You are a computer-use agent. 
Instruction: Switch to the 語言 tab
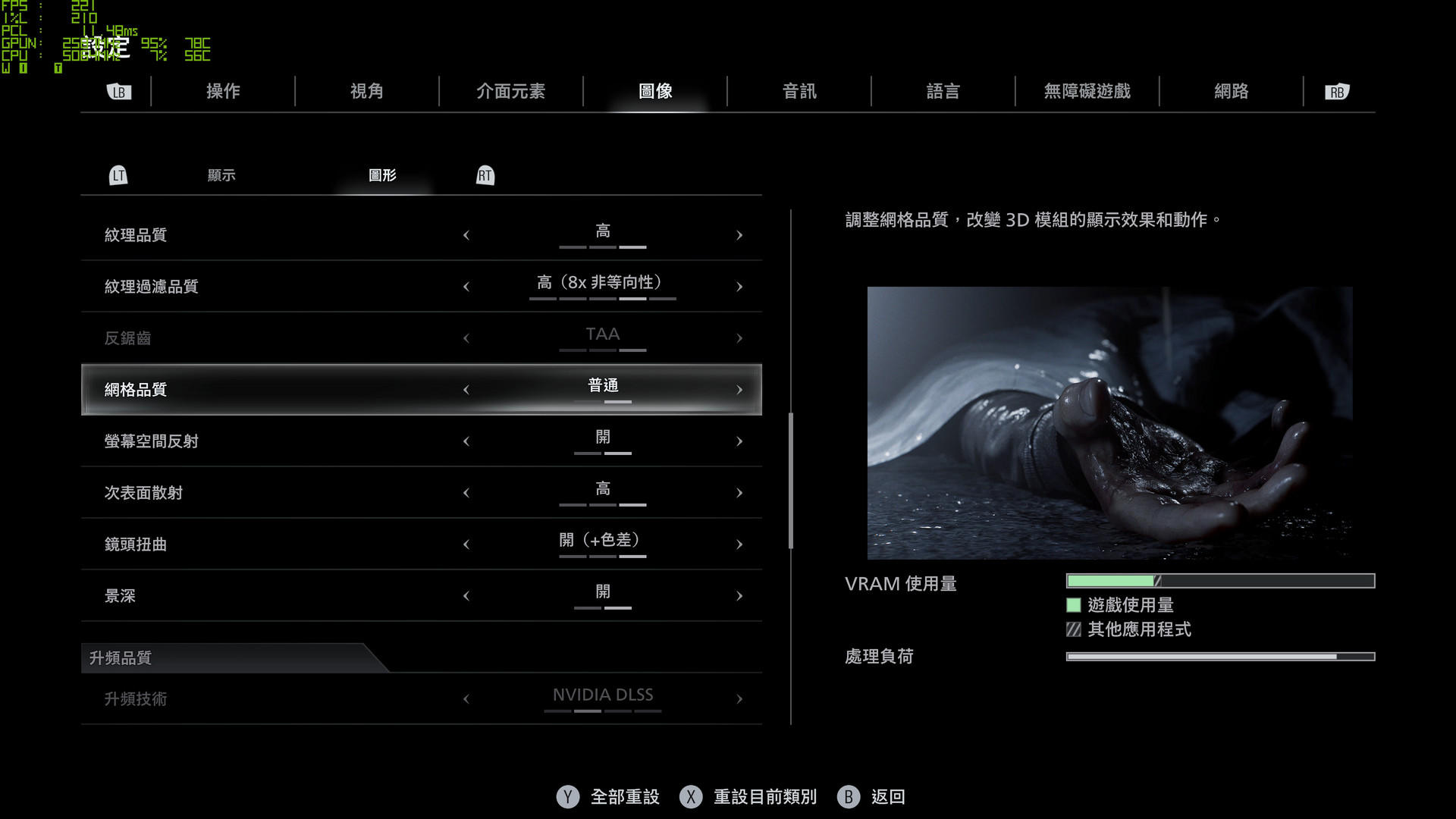[x=943, y=92]
